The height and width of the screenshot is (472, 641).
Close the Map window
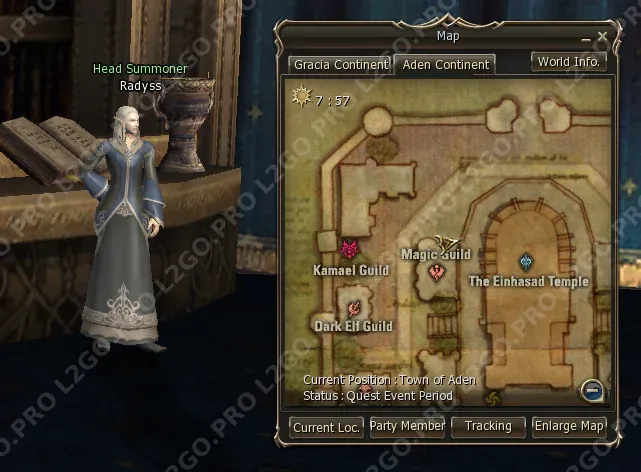pyautogui.click(x=602, y=37)
